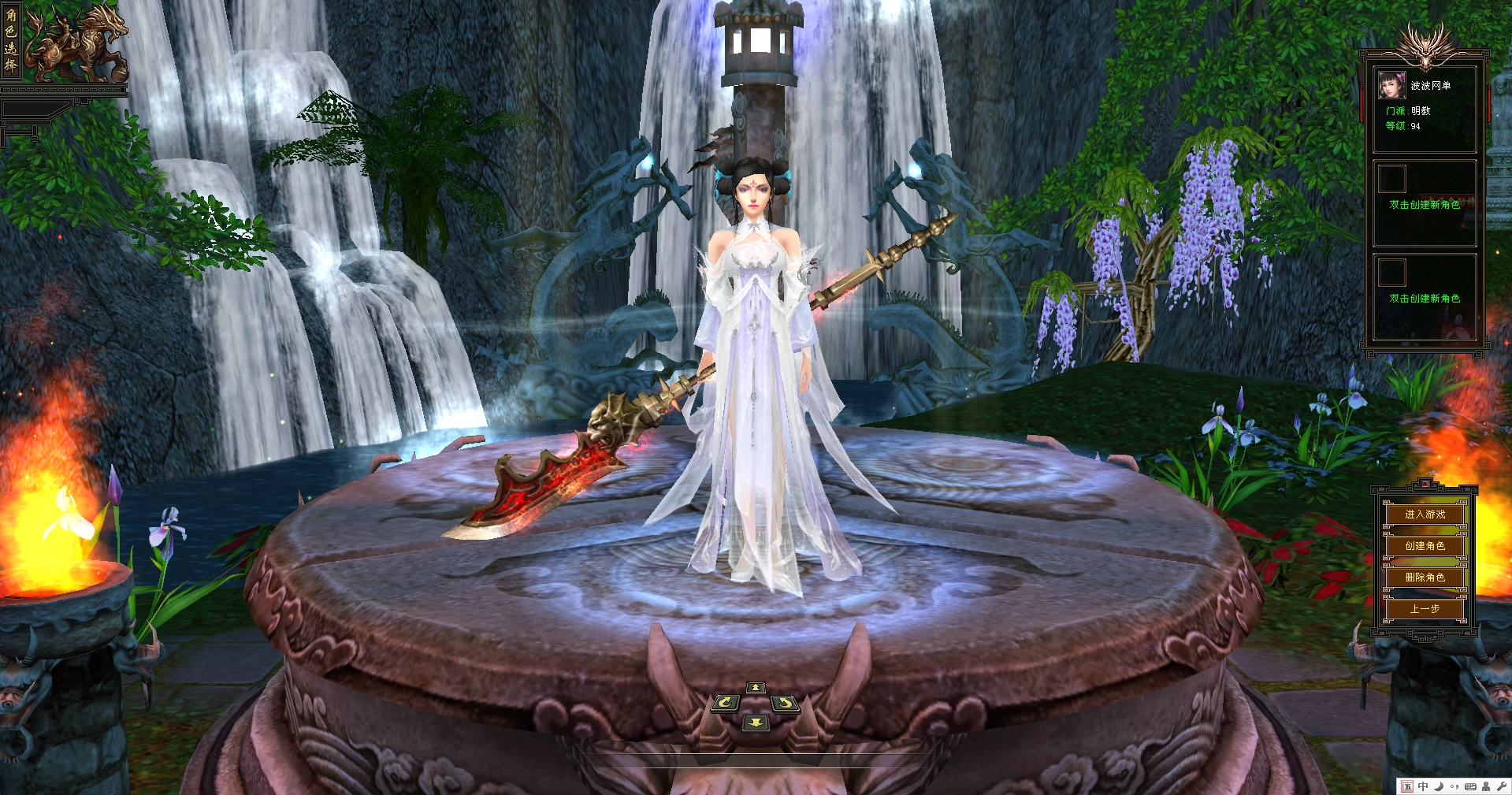Choose the 删除角色 delete character button

point(1425,578)
